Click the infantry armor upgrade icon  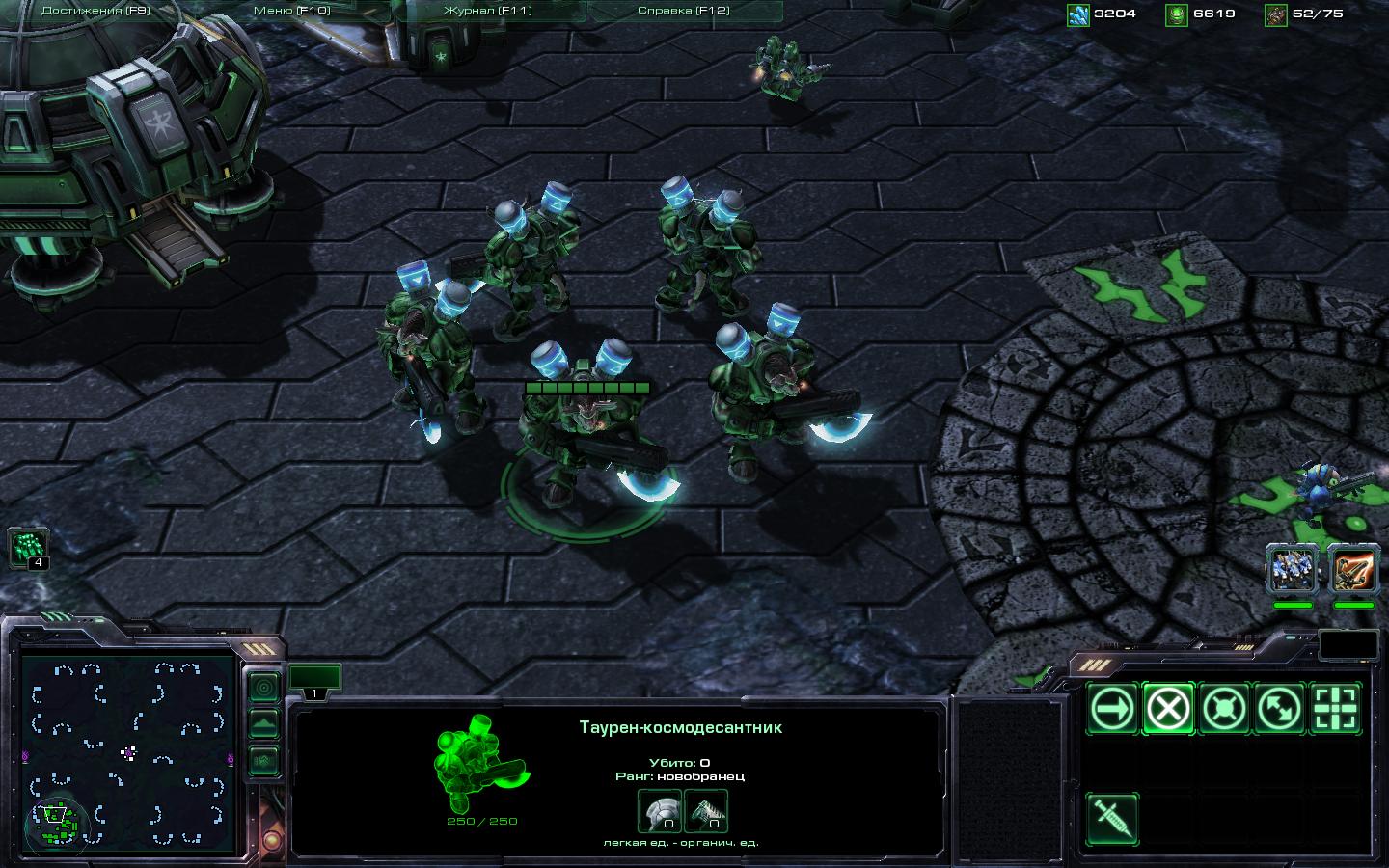click(x=660, y=810)
